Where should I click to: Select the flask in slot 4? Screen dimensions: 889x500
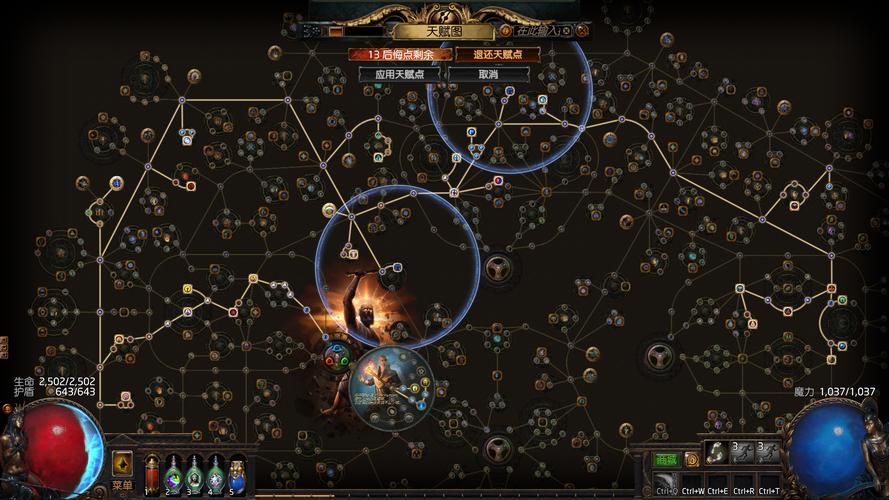[x=215, y=472]
